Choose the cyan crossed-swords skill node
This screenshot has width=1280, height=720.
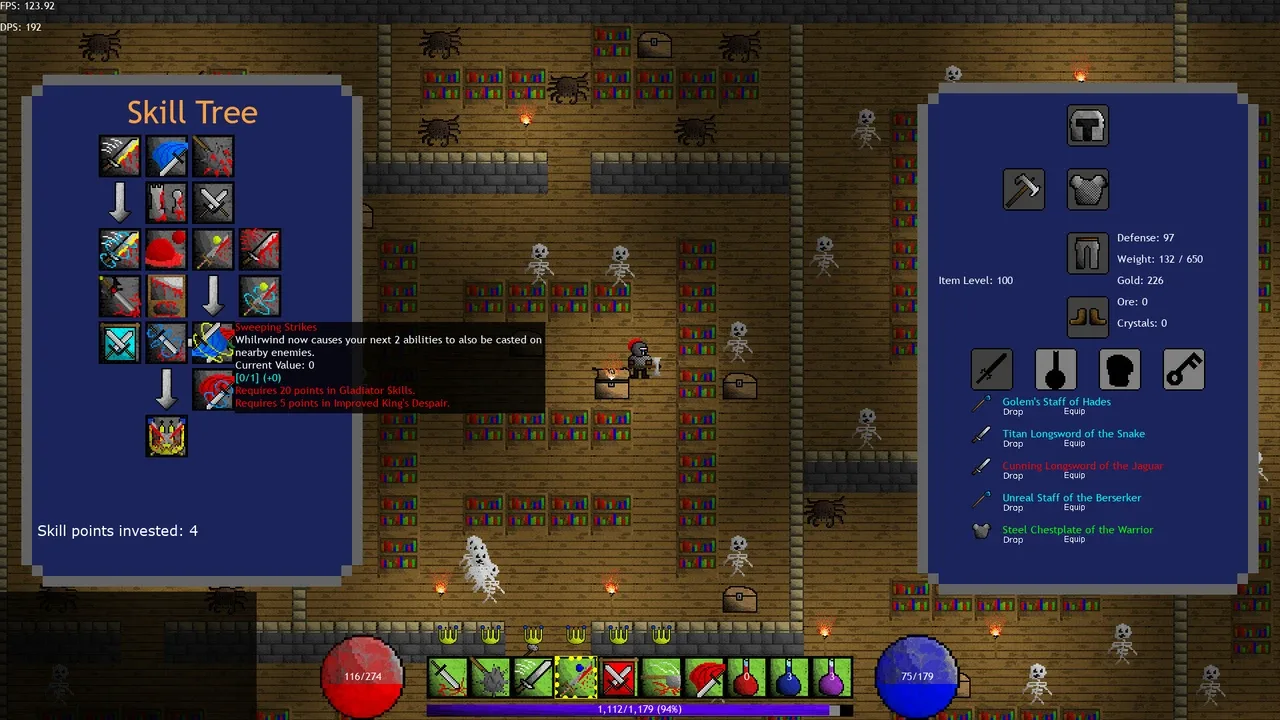(x=119, y=342)
